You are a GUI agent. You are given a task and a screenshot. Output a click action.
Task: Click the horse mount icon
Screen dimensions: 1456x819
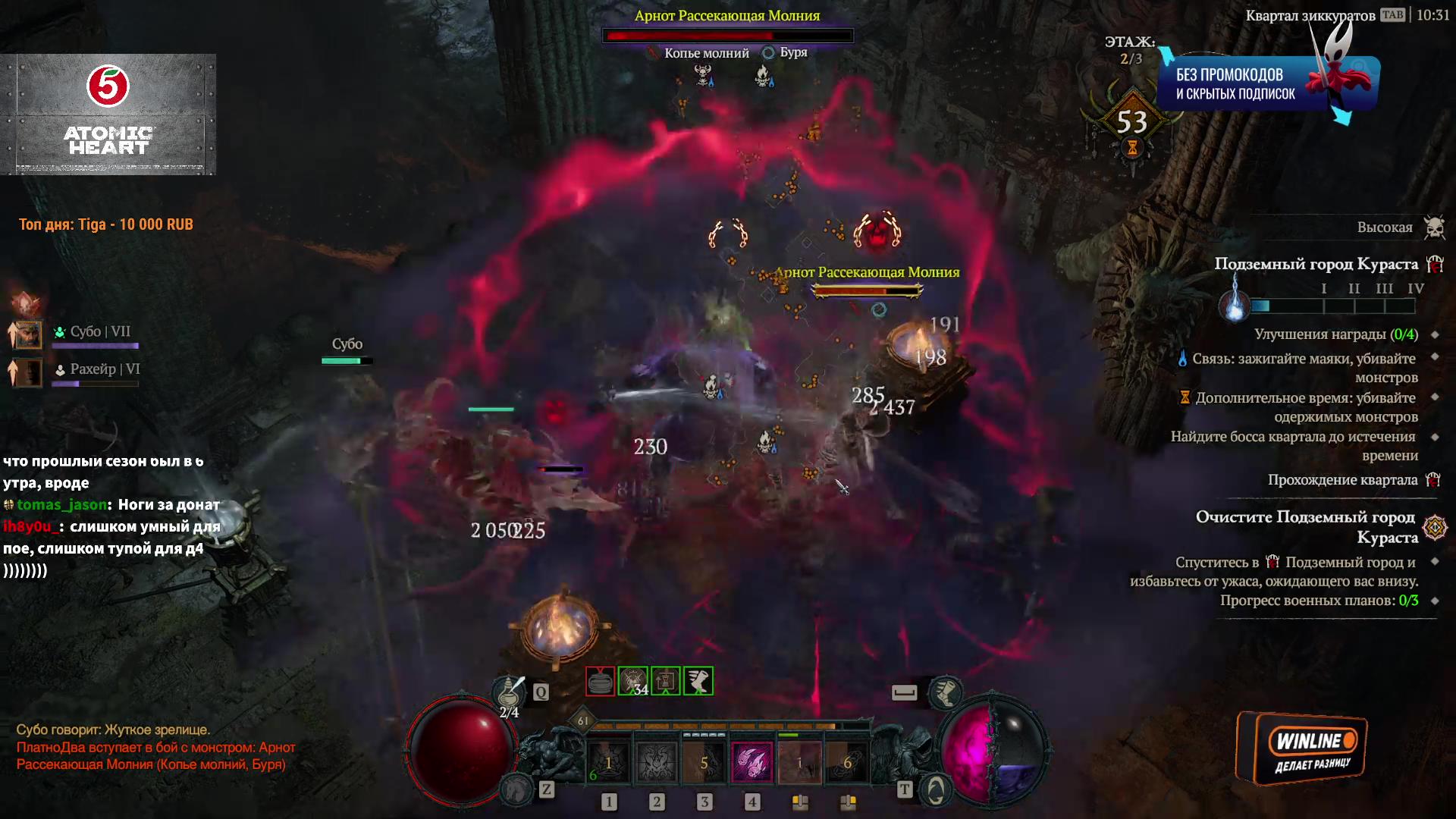point(518,789)
